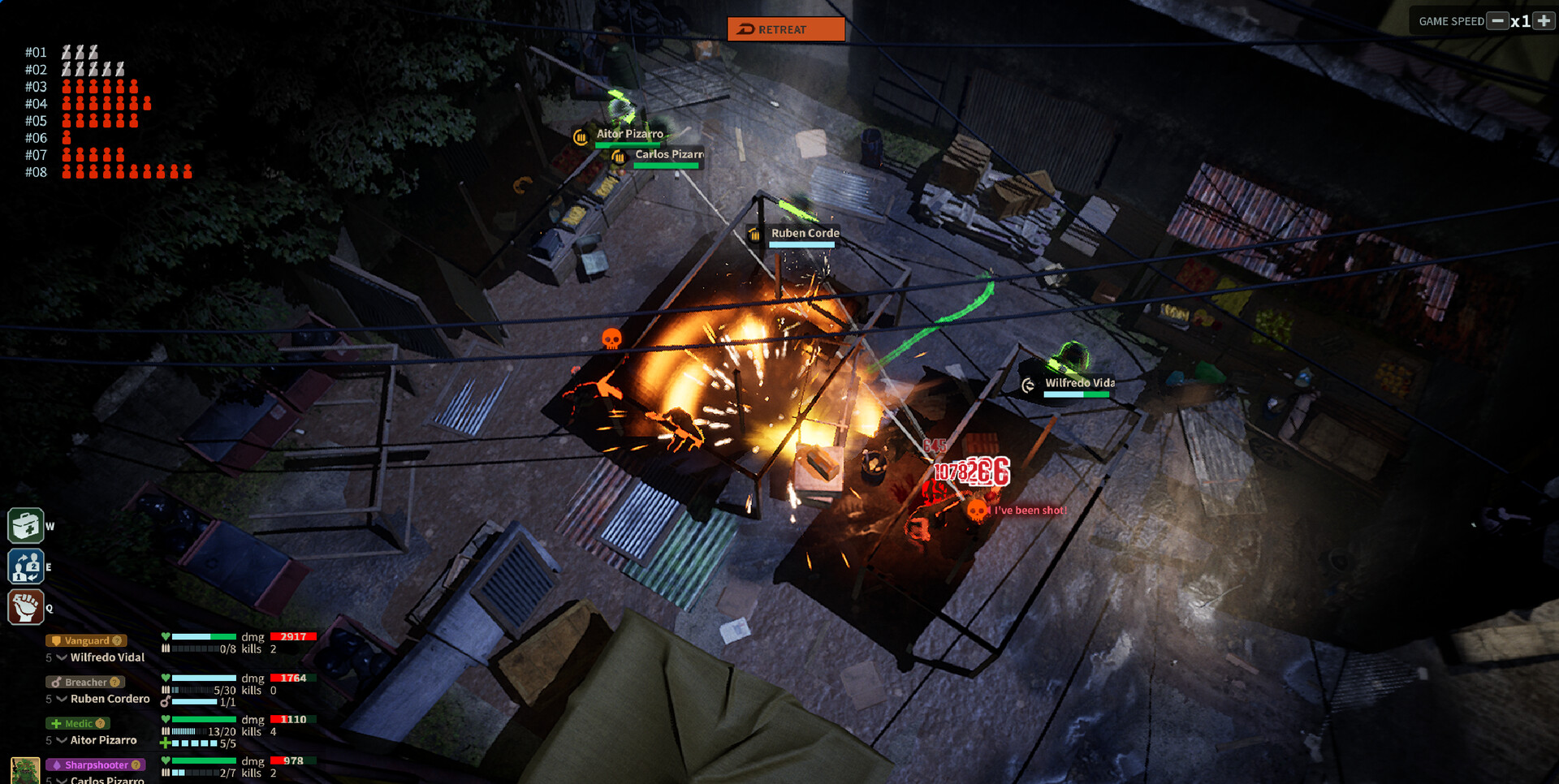The image size is (1559, 784).
Task: Collapse Wilfredo Vidal's panel chevron
Action: pyautogui.click(x=62, y=657)
